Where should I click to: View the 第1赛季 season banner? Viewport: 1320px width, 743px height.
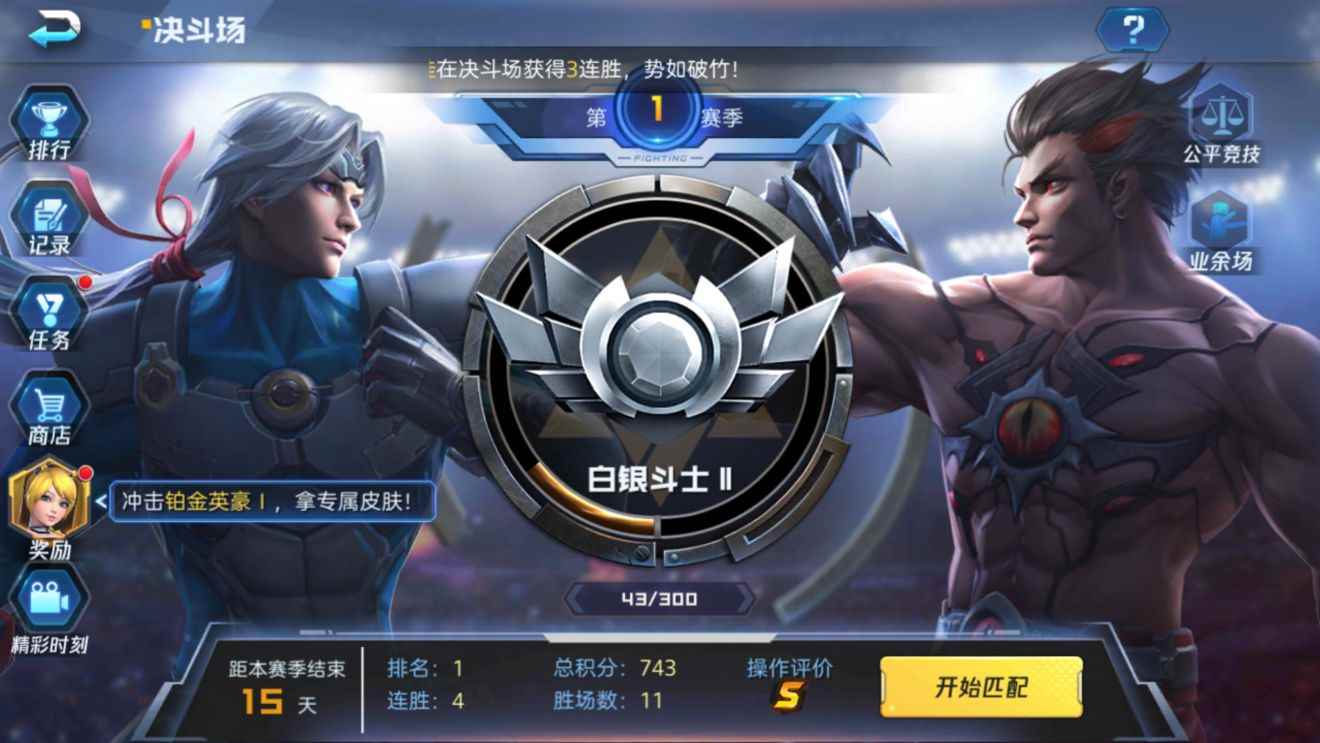click(x=660, y=115)
